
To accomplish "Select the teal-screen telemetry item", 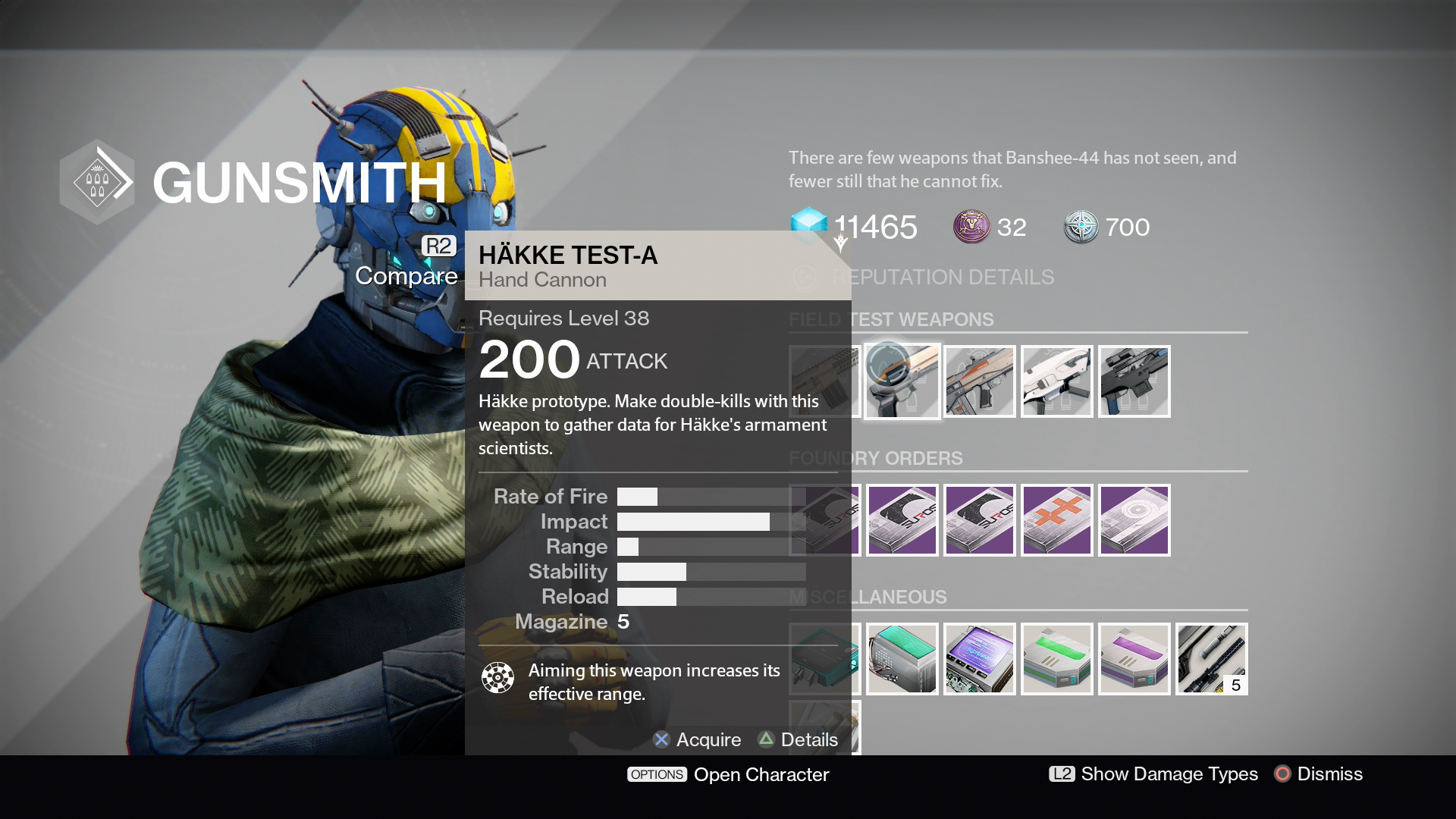I will point(902,659).
